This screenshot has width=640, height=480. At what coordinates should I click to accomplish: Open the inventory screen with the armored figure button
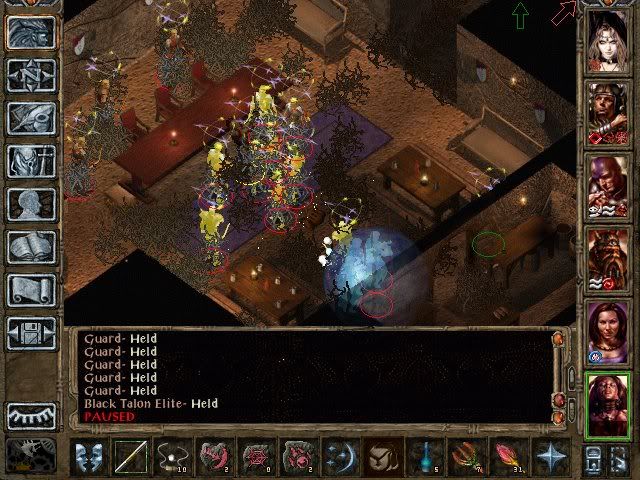point(31,161)
